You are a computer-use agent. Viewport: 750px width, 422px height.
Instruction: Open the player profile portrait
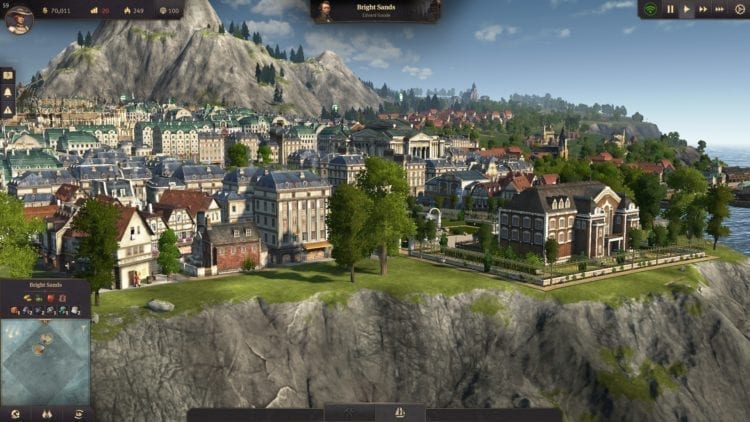18,18
